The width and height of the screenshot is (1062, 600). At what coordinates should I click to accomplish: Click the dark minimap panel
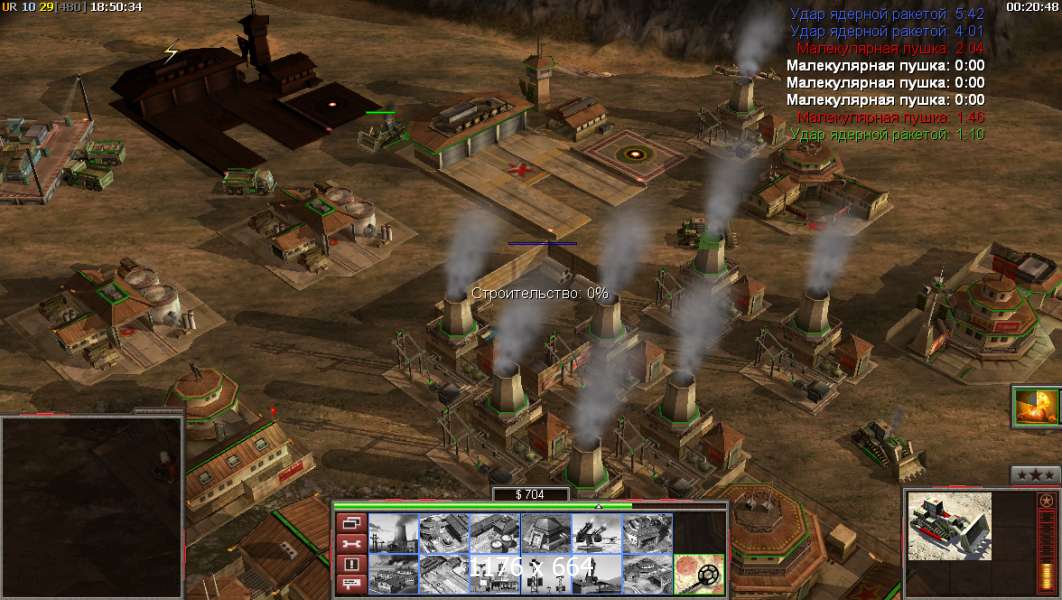(92, 506)
